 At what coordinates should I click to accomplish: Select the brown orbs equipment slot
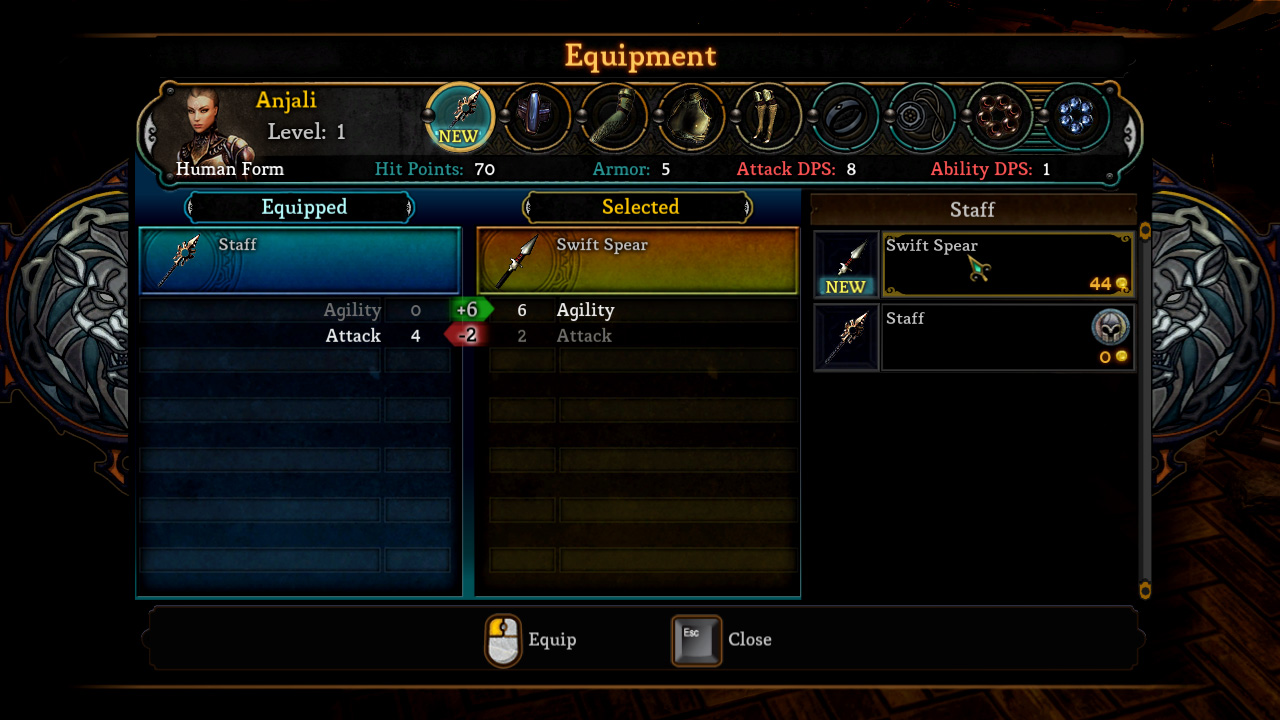[x=999, y=115]
